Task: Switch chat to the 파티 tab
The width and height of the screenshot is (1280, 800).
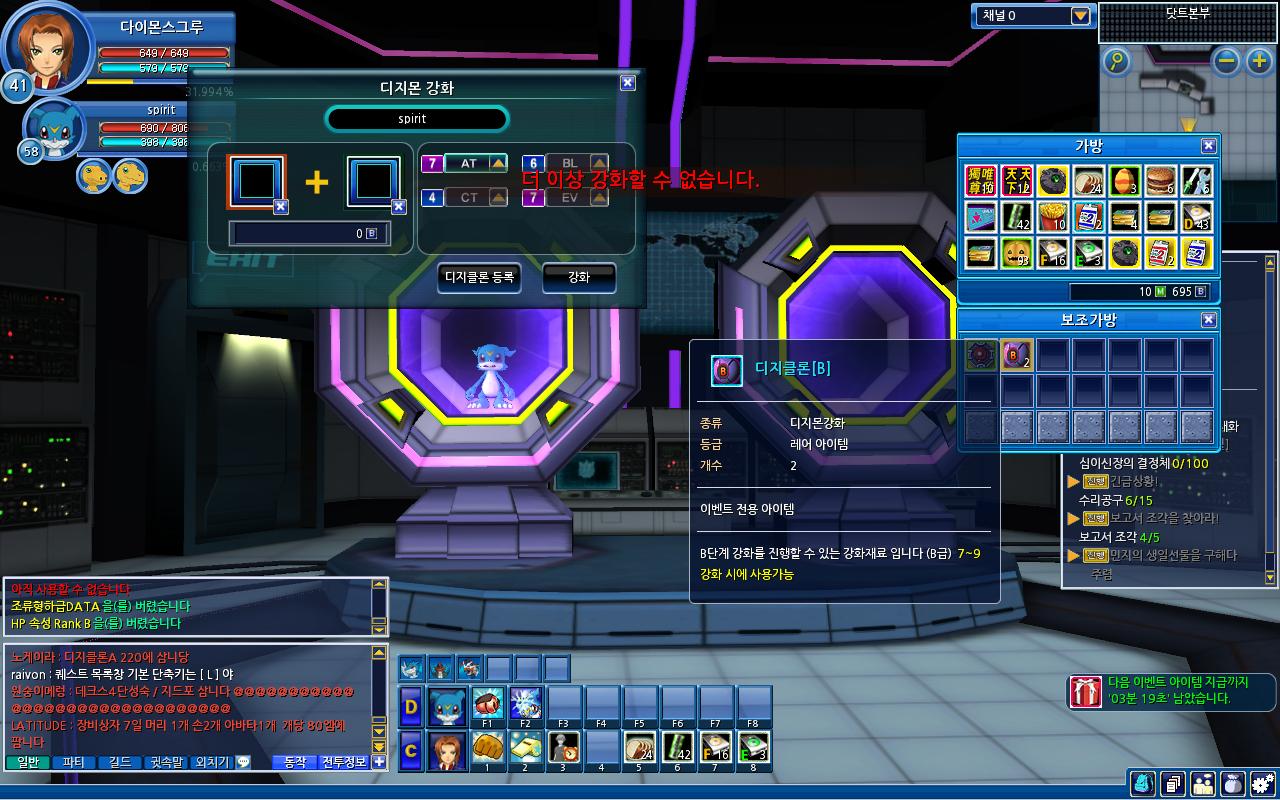Action: 73,762
